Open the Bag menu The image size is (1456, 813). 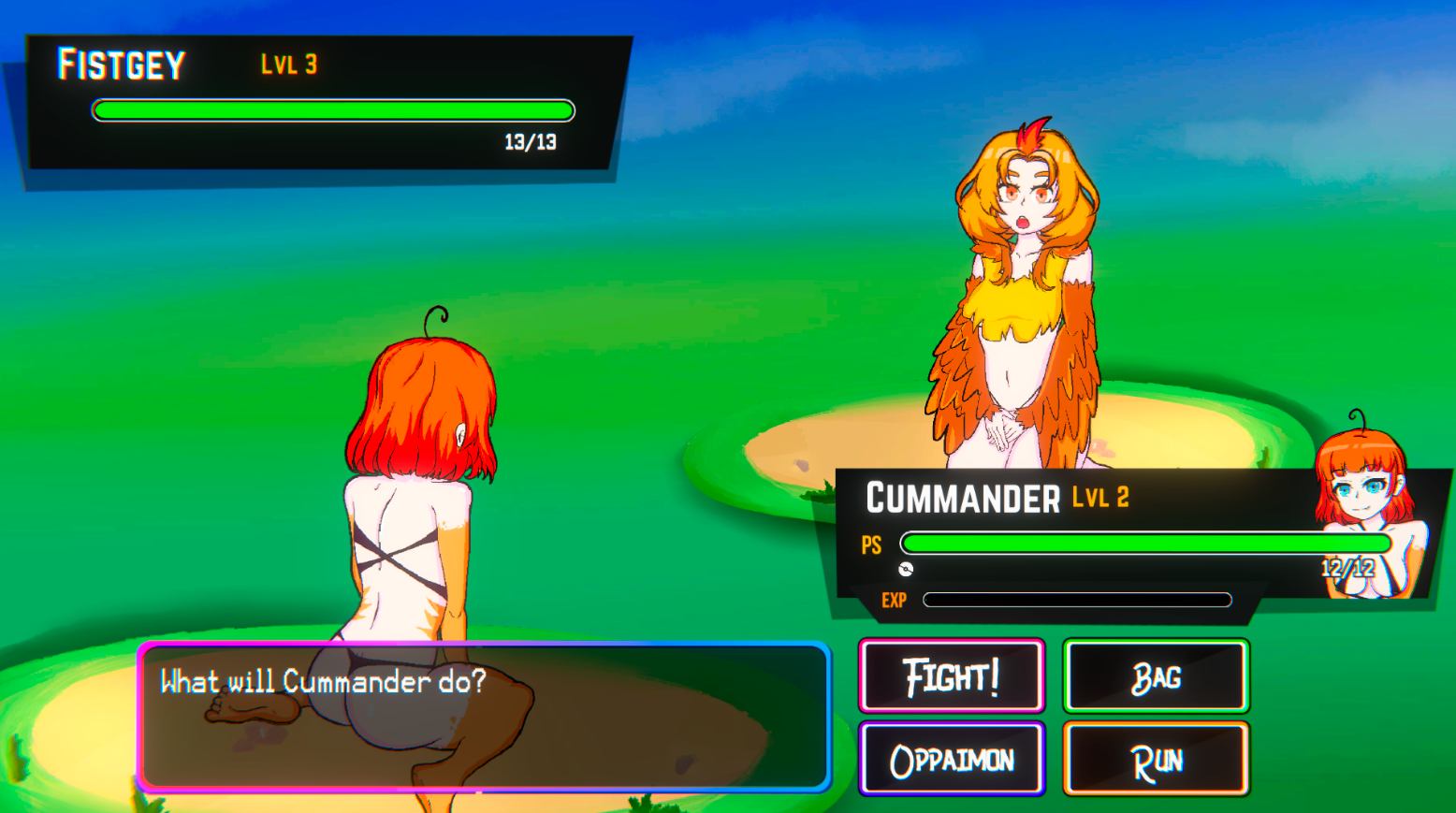coord(1156,677)
